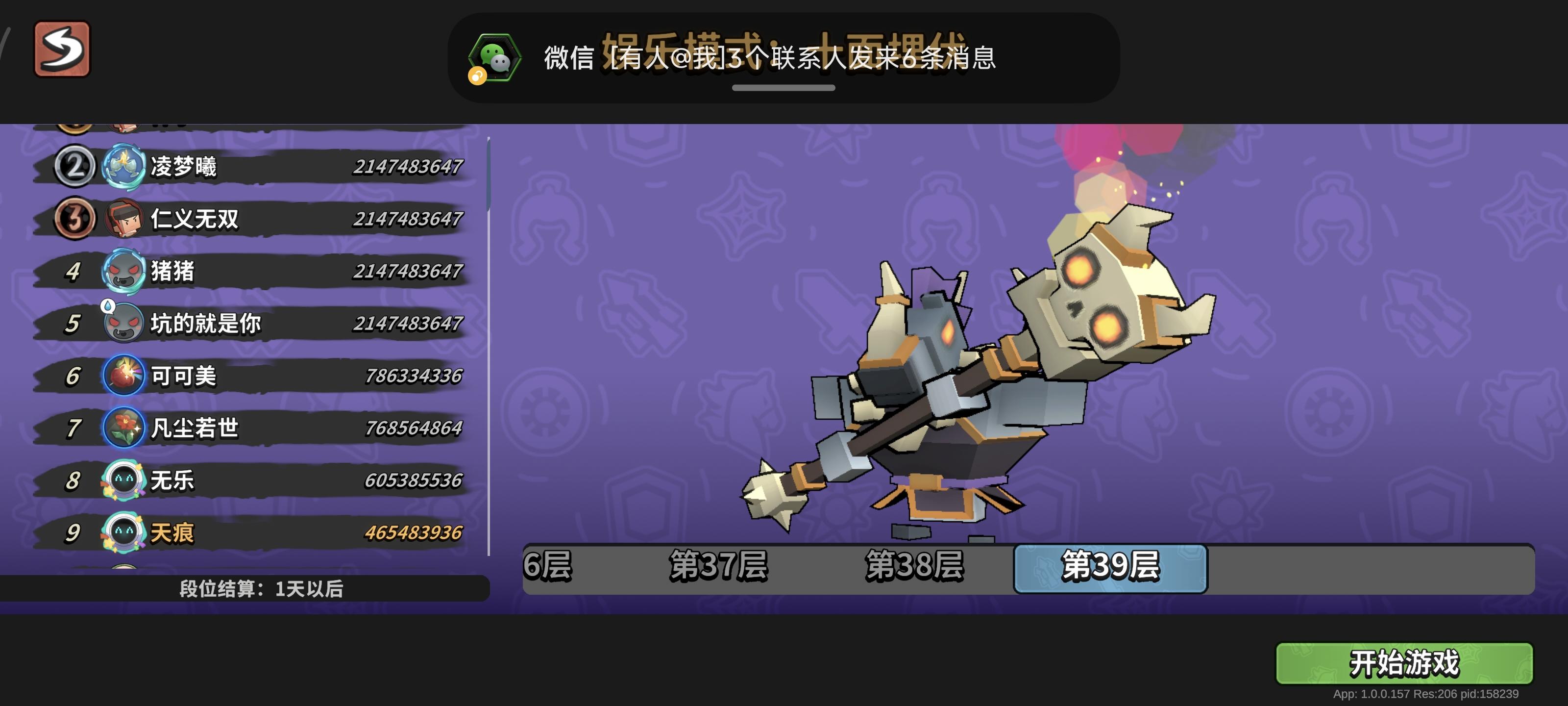
Task: Click 可可美's fireball avatar icon
Action: pyautogui.click(x=124, y=376)
